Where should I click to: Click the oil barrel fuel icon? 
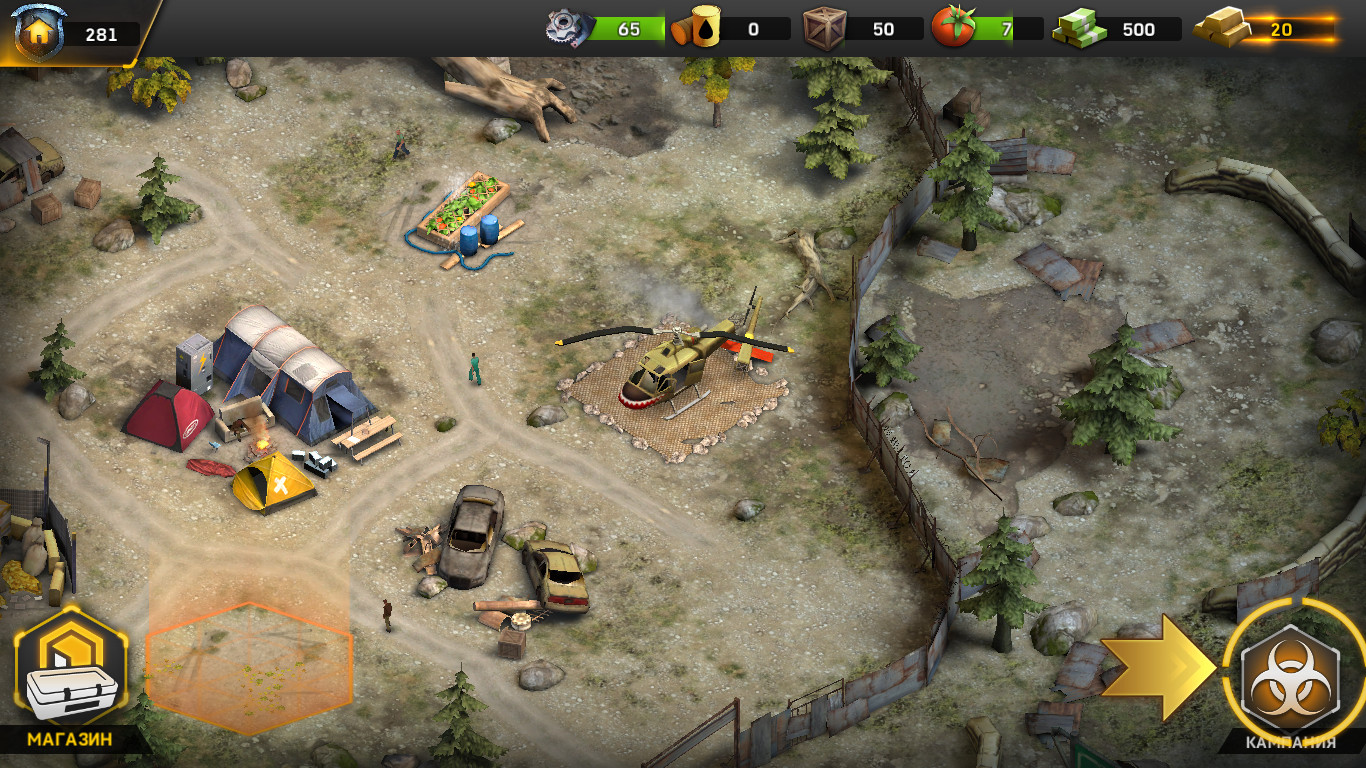coord(696,28)
